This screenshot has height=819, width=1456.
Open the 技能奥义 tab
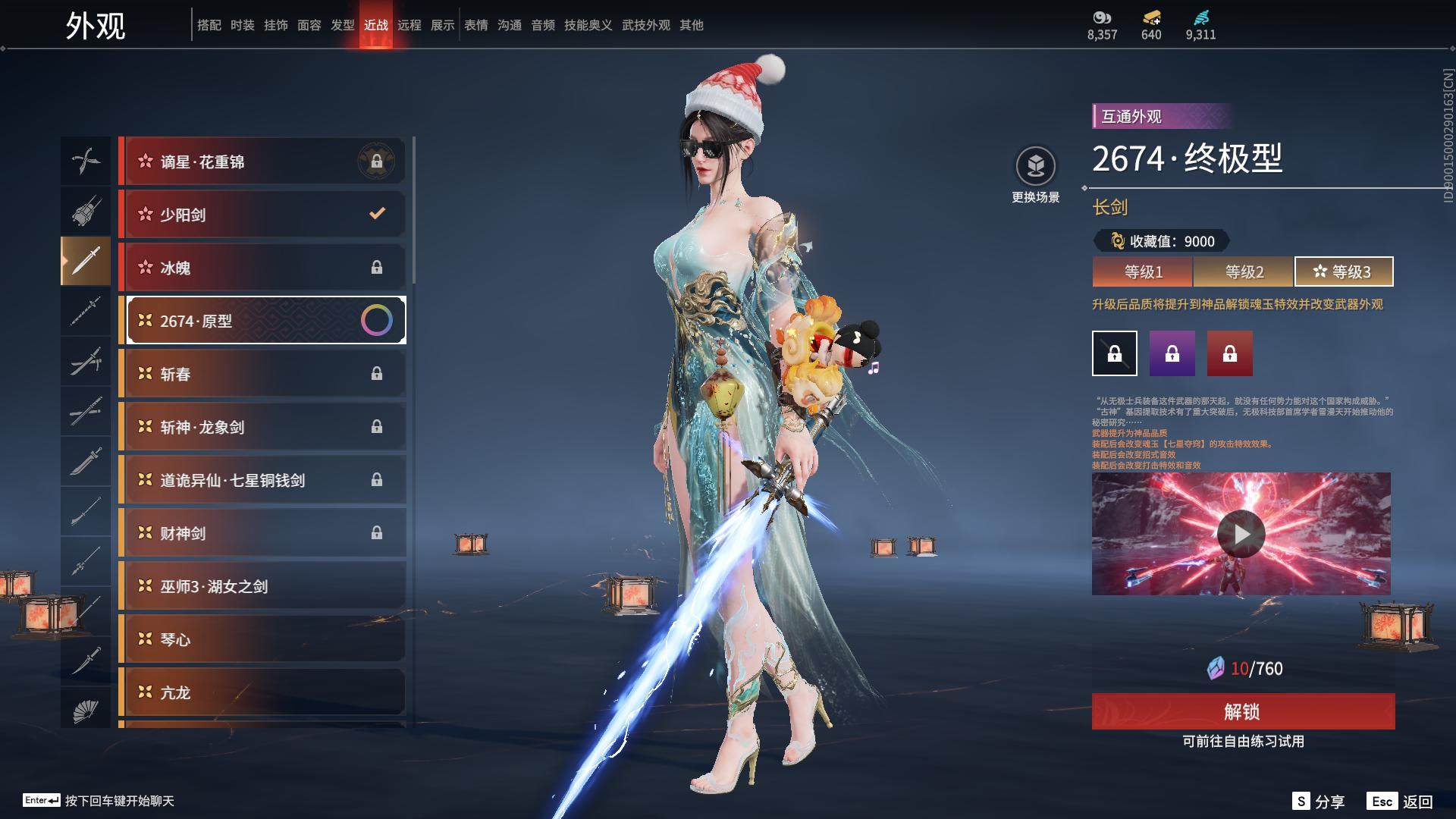point(588,25)
